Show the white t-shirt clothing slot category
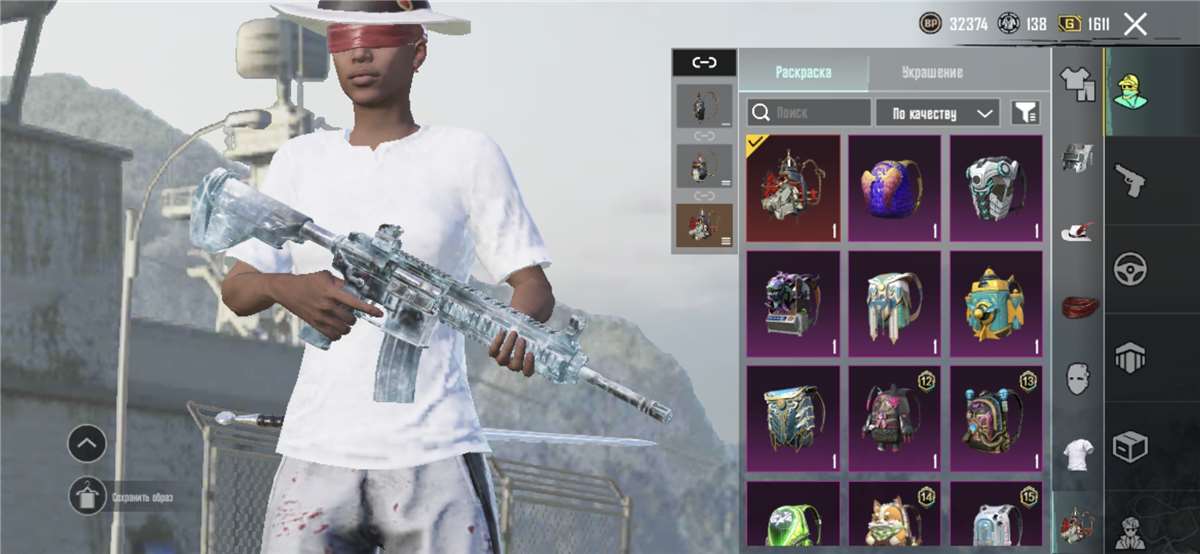1200x554 pixels. tap(1077, 454)
